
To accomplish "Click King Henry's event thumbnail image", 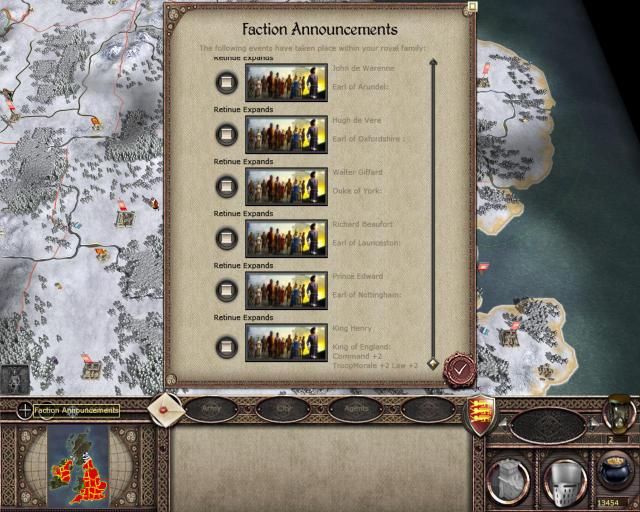I will (x=285, y=343).
